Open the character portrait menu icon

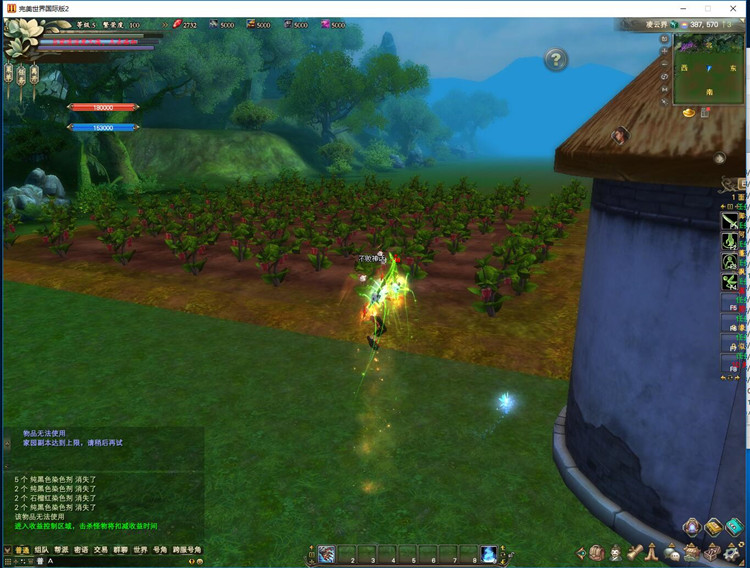(x=617, y=552)
